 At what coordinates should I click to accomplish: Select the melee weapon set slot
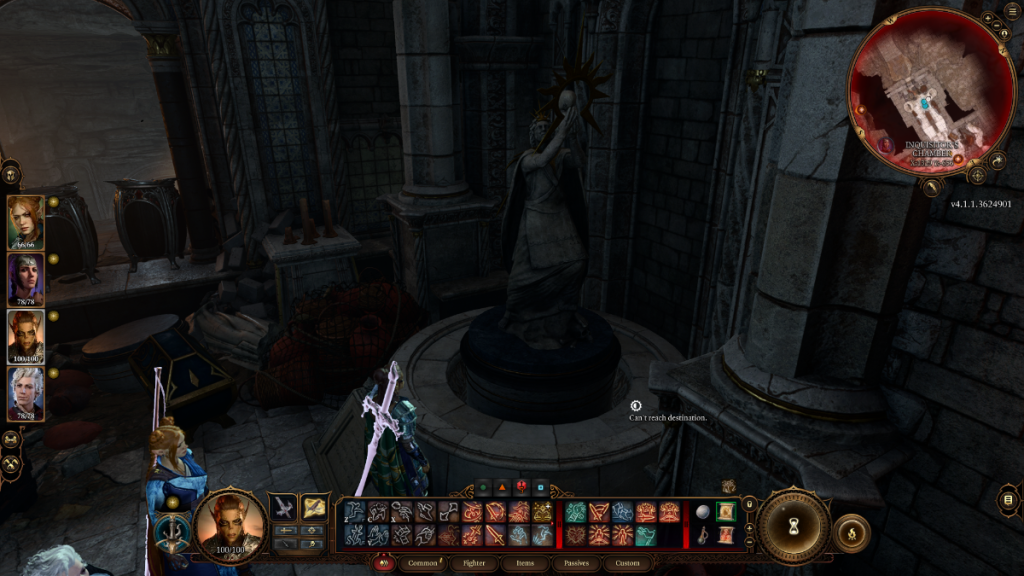284,507
